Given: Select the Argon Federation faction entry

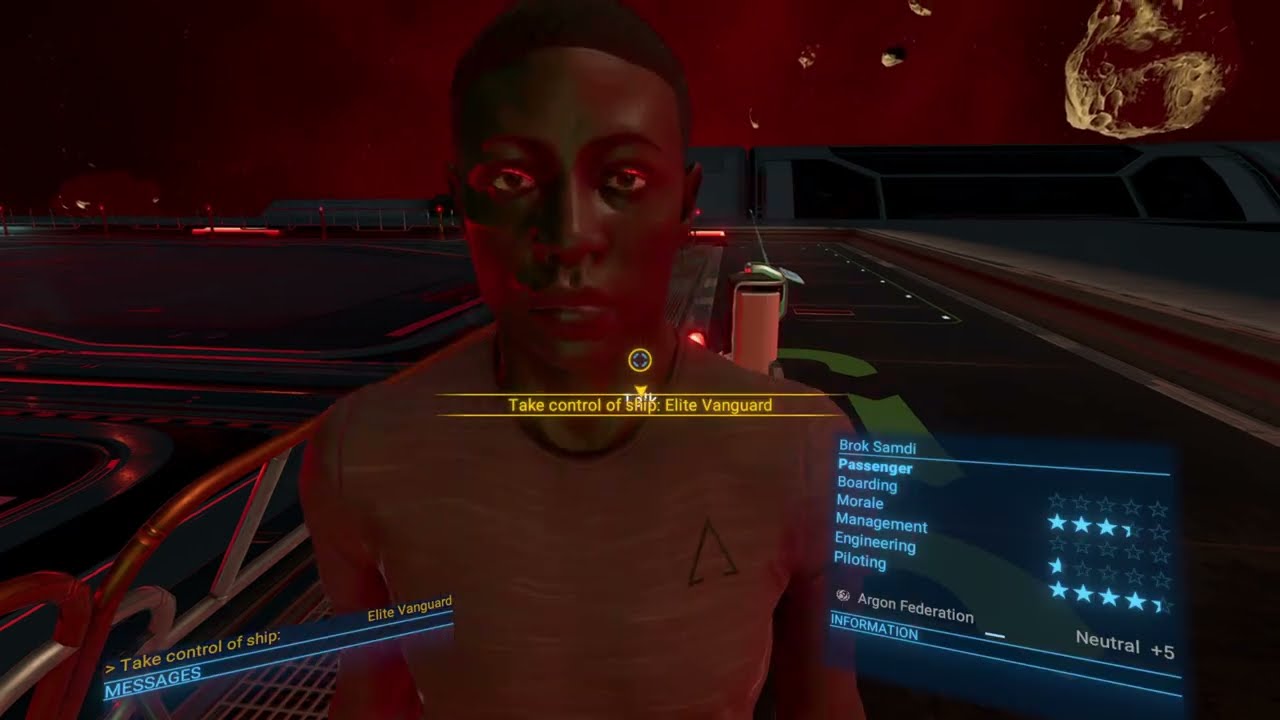Looking at the screenshot, I should point(915,606).
